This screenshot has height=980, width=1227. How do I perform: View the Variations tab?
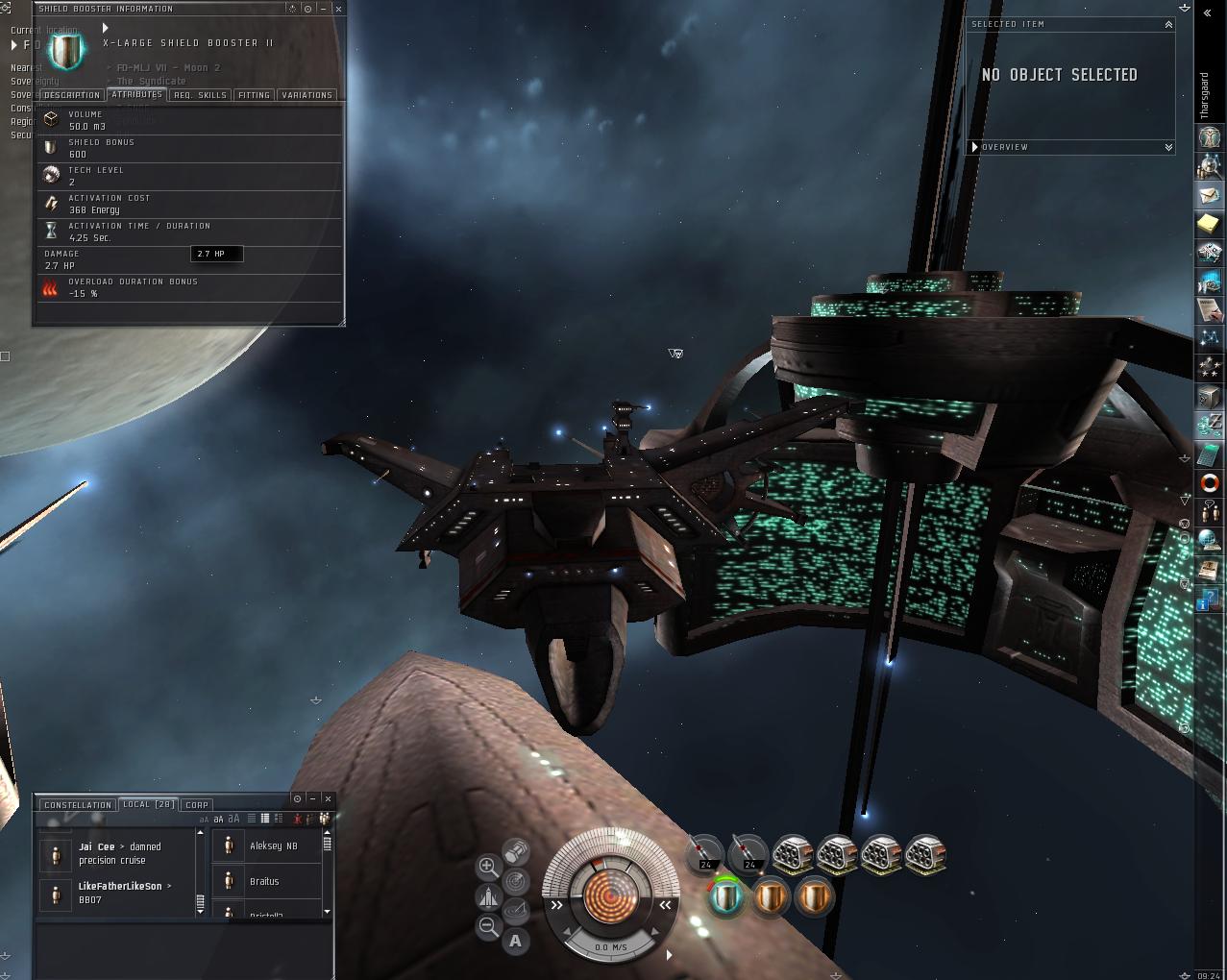[x=307, y=95]
